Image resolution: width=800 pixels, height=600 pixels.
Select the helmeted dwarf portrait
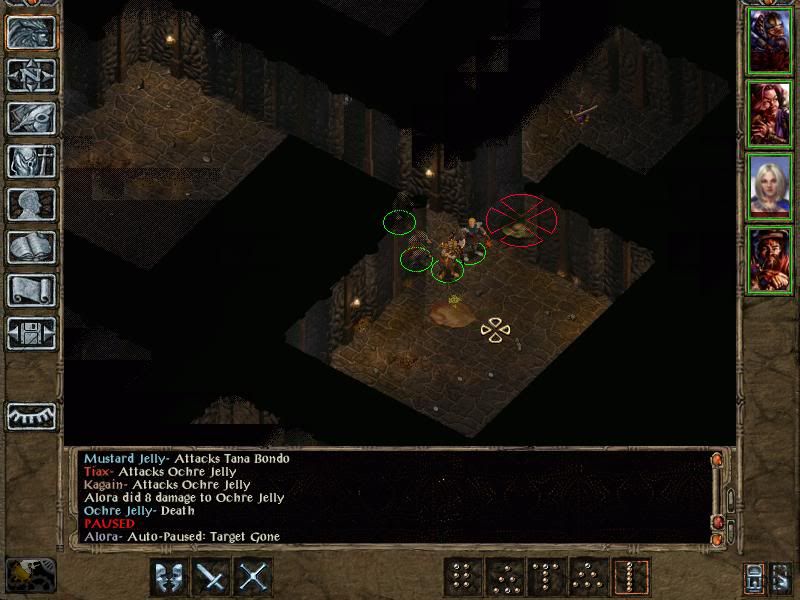point(771,40)
